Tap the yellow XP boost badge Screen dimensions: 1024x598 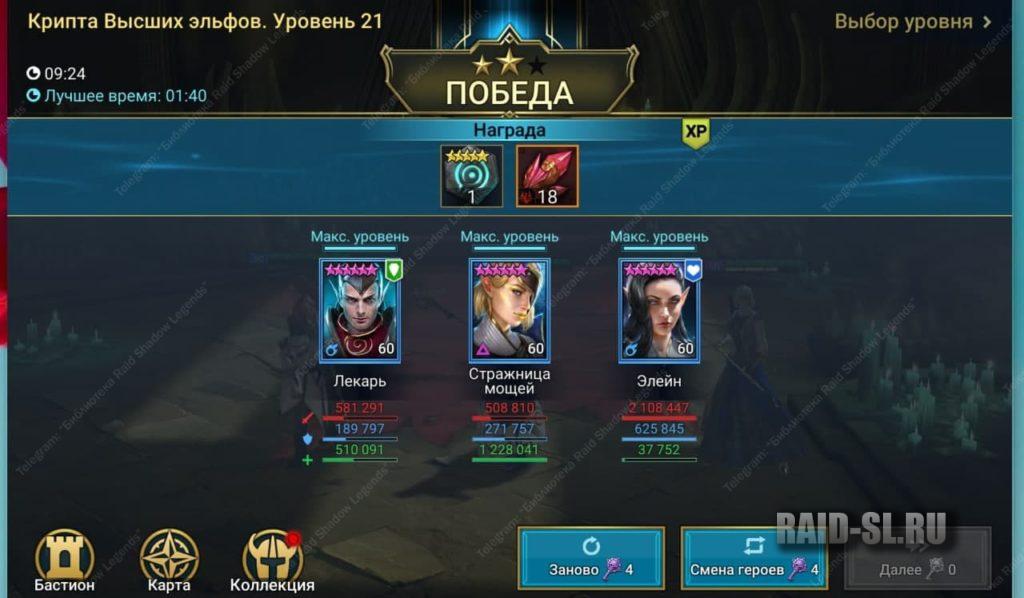pos(696,133)
